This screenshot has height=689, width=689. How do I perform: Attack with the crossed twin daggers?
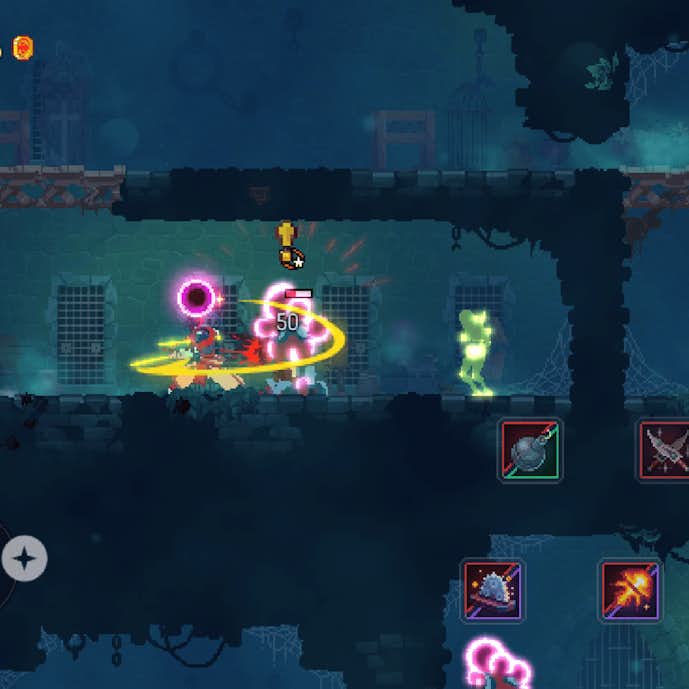666,450
